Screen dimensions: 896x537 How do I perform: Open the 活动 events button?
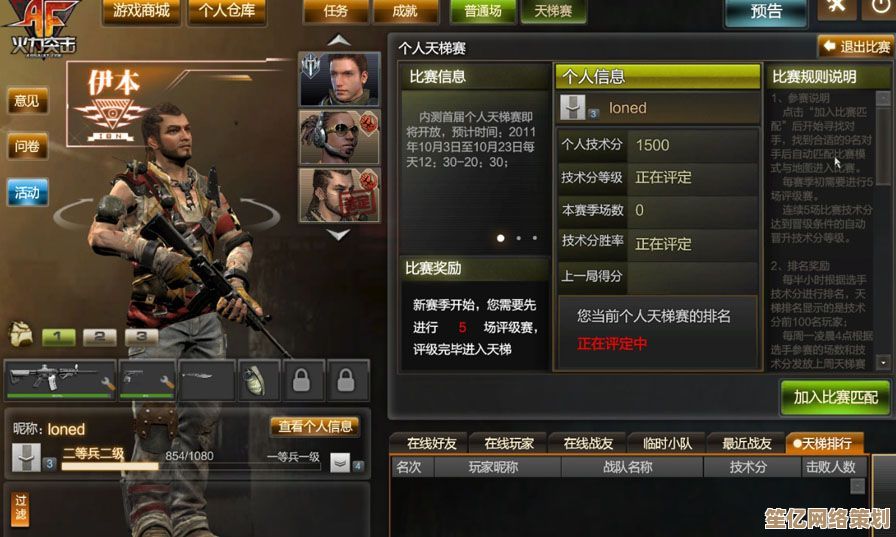click(x=27, y=193)
